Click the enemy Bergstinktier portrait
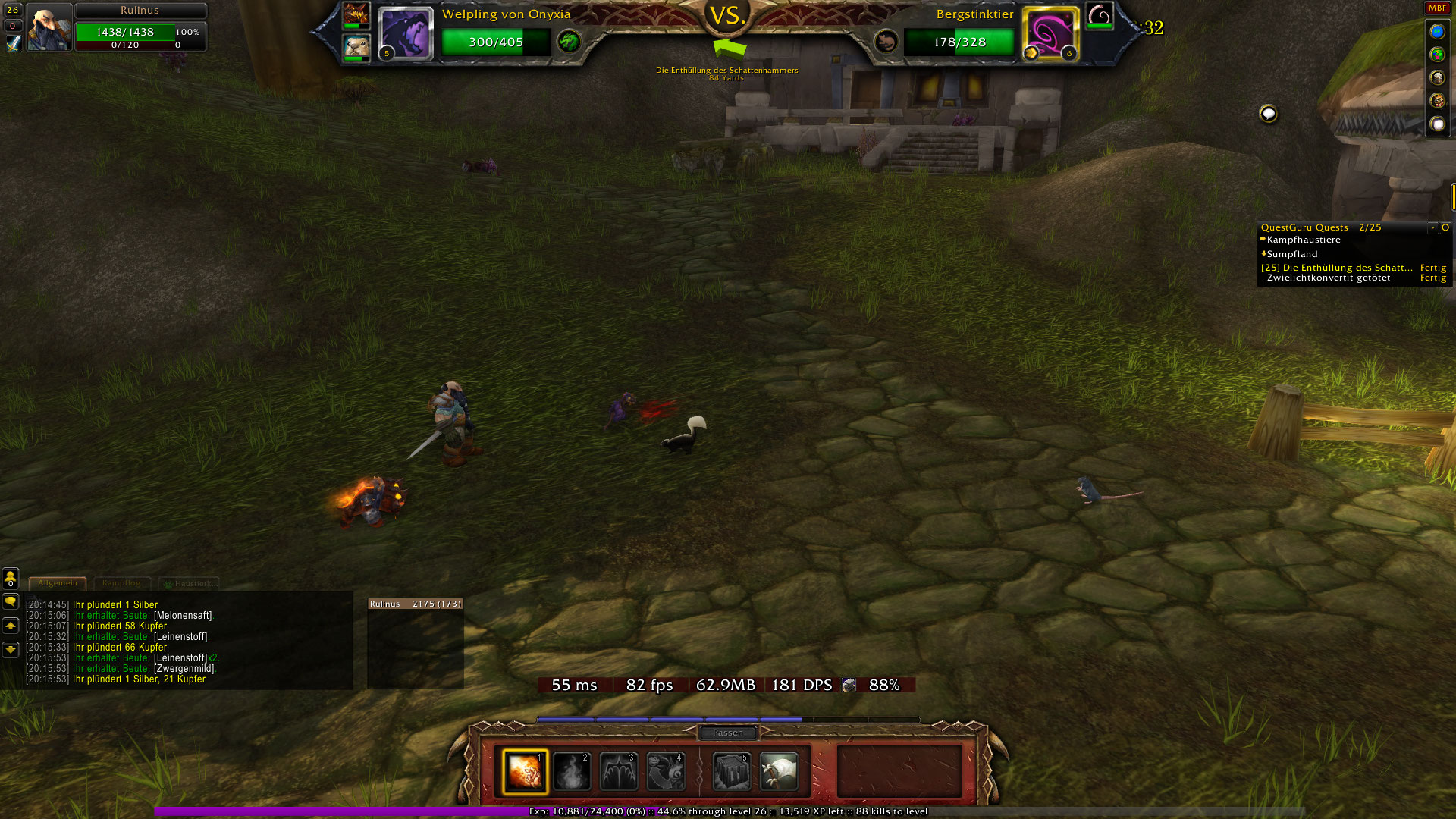The height and width of the screenshot is (819, 1456). [x=1050, y=33]
